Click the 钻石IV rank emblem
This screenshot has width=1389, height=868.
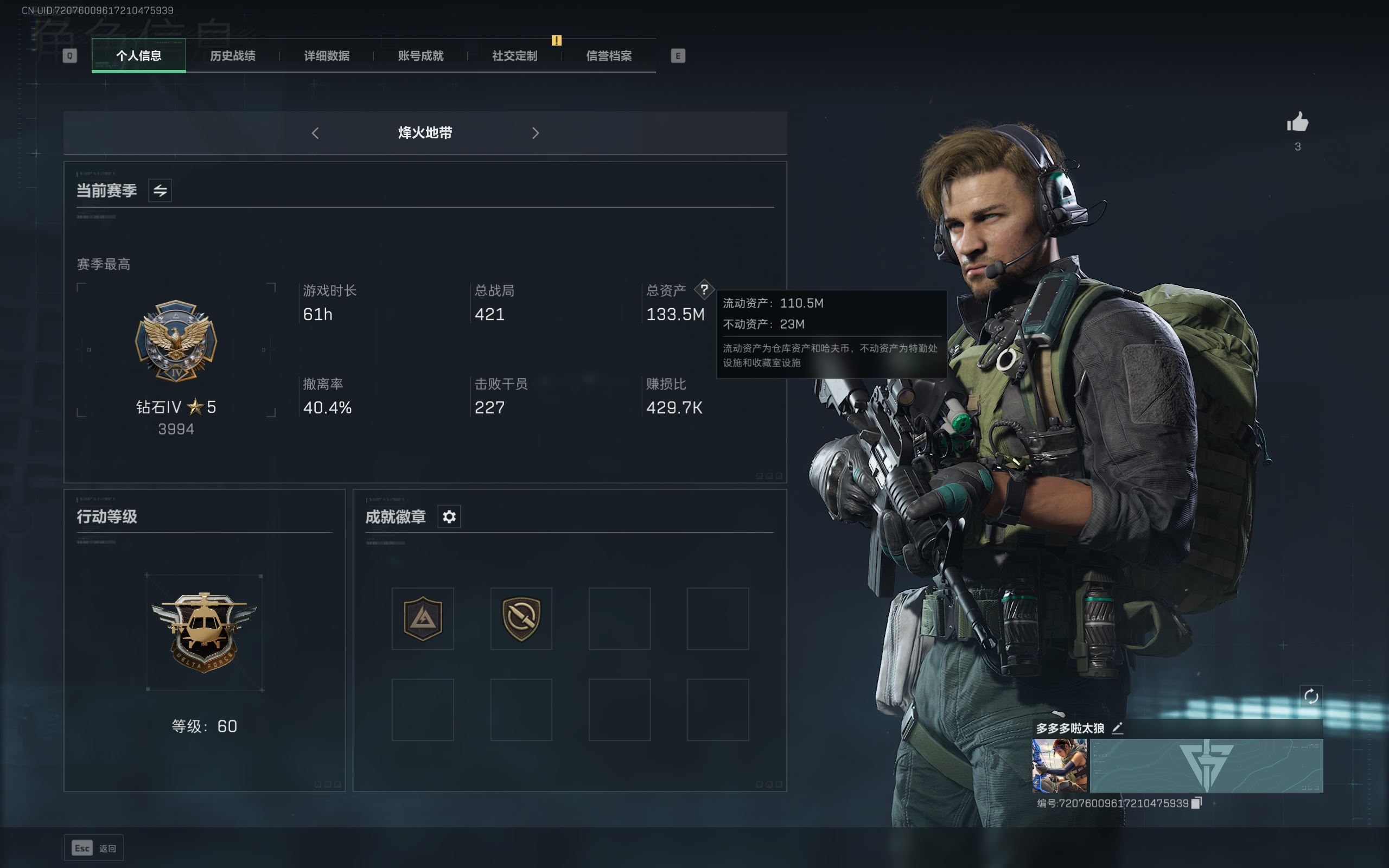(x=176, y=341)
